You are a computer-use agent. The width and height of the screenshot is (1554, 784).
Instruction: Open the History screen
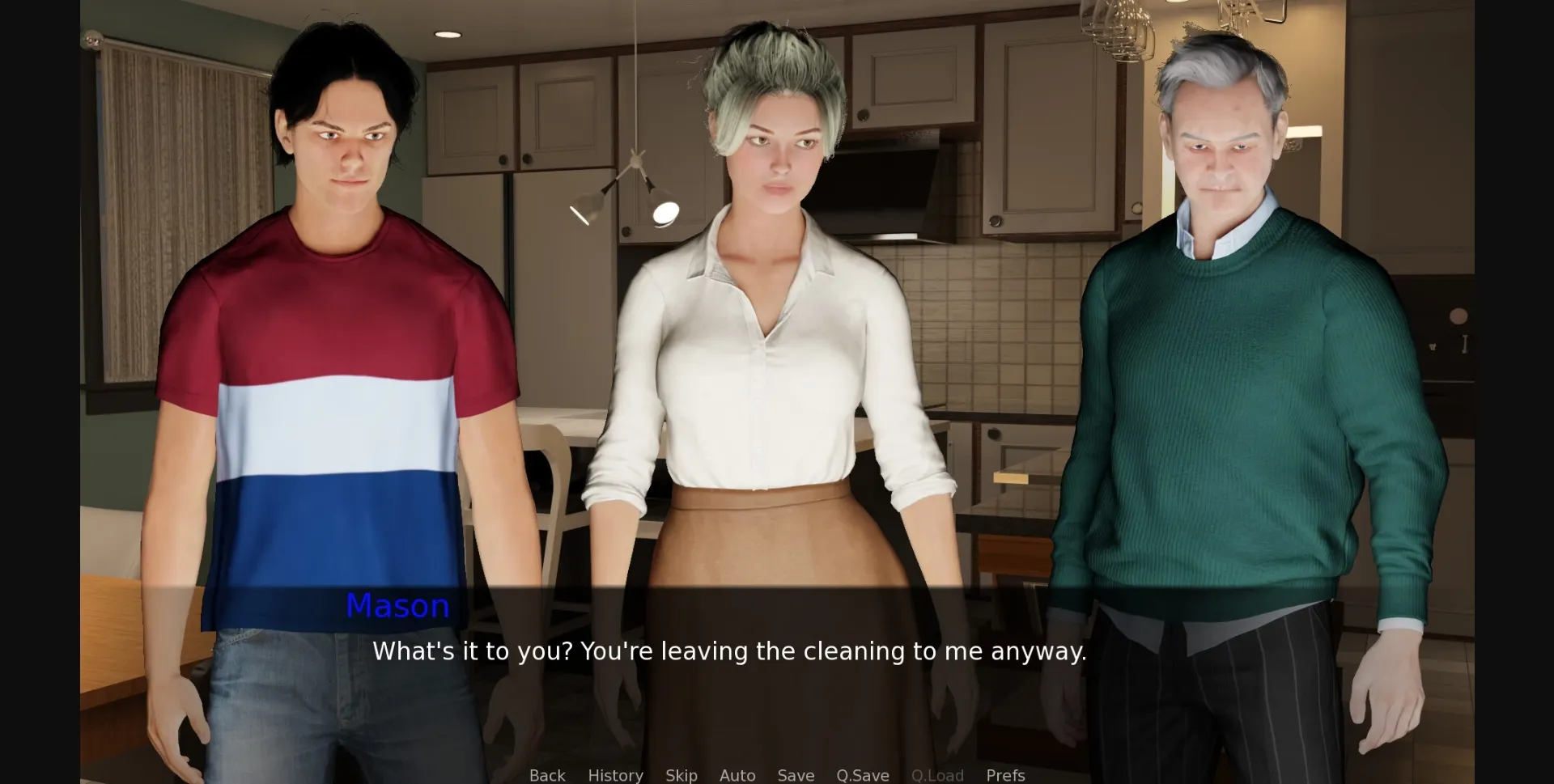[x=615, y=775]
